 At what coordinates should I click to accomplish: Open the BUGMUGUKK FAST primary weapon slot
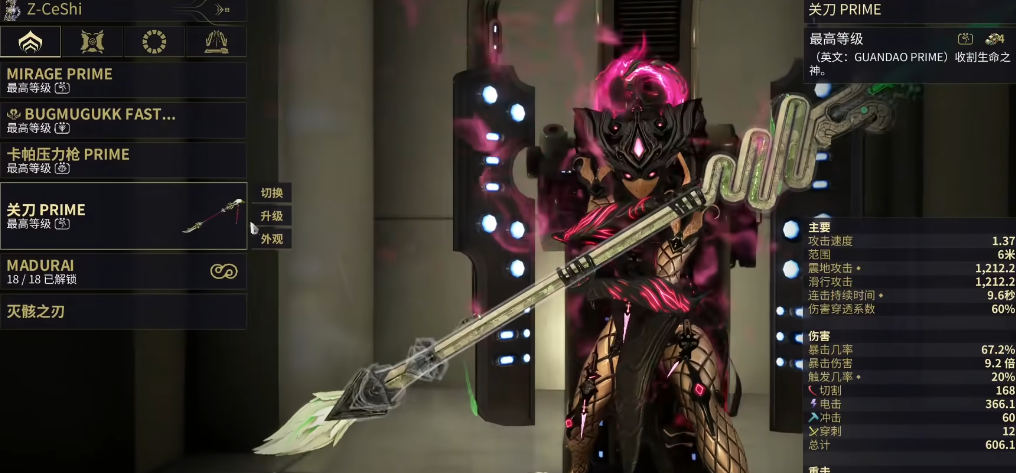123,120
